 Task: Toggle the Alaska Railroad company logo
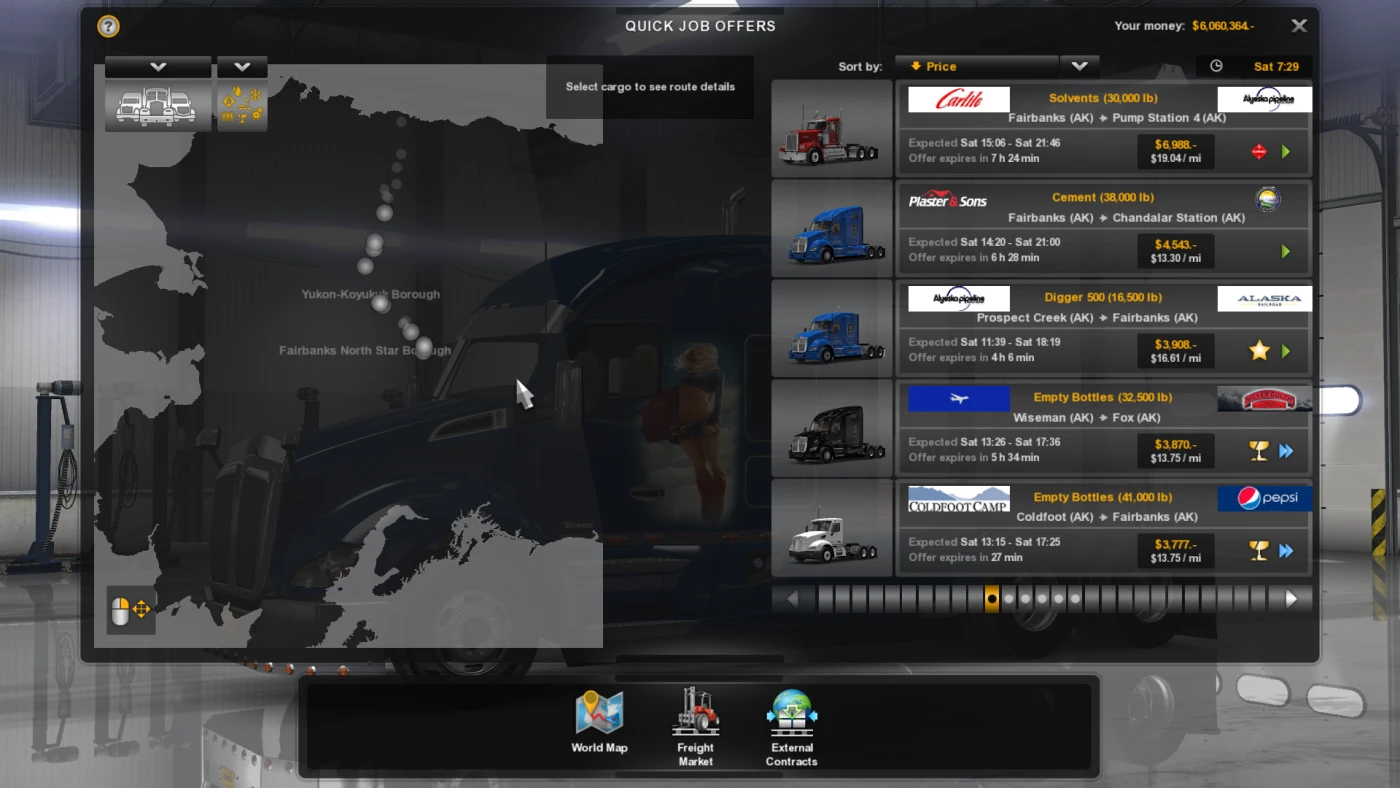(x=1264, y=298)
